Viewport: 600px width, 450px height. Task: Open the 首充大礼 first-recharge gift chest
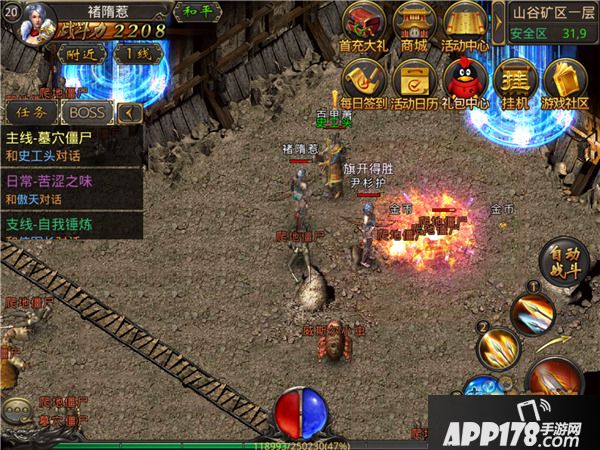pyautogui.click(x=363, y=23)
